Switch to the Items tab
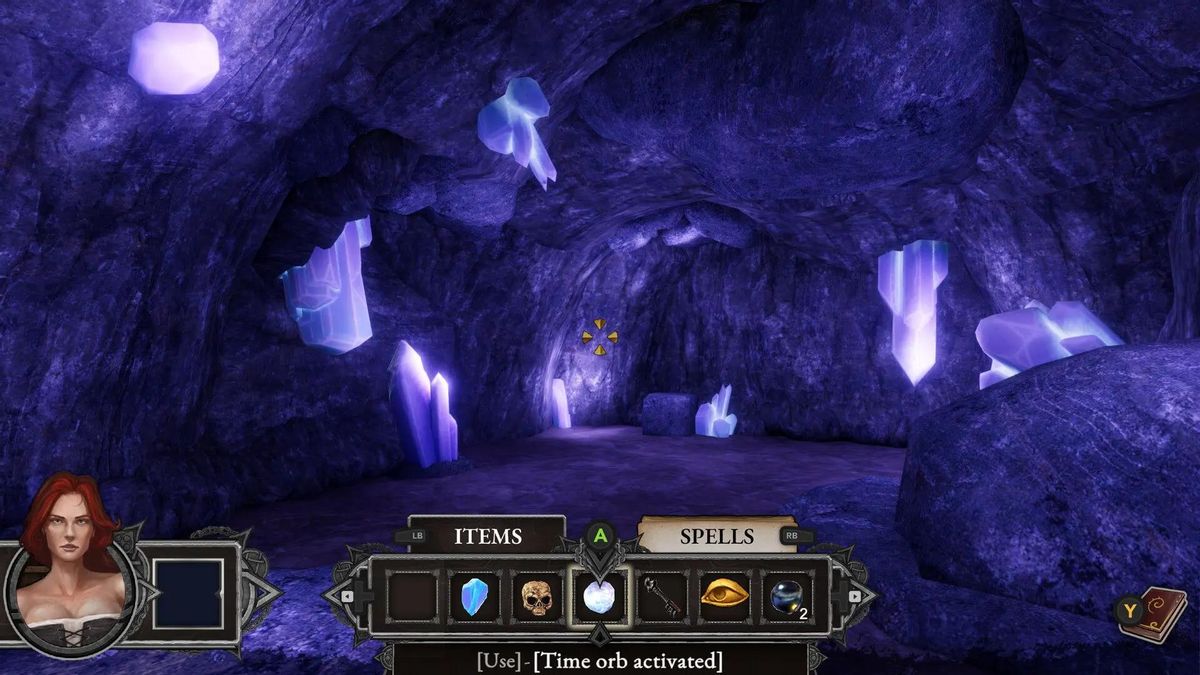This screenshot has height=675, width=1200. click(487, 536)
